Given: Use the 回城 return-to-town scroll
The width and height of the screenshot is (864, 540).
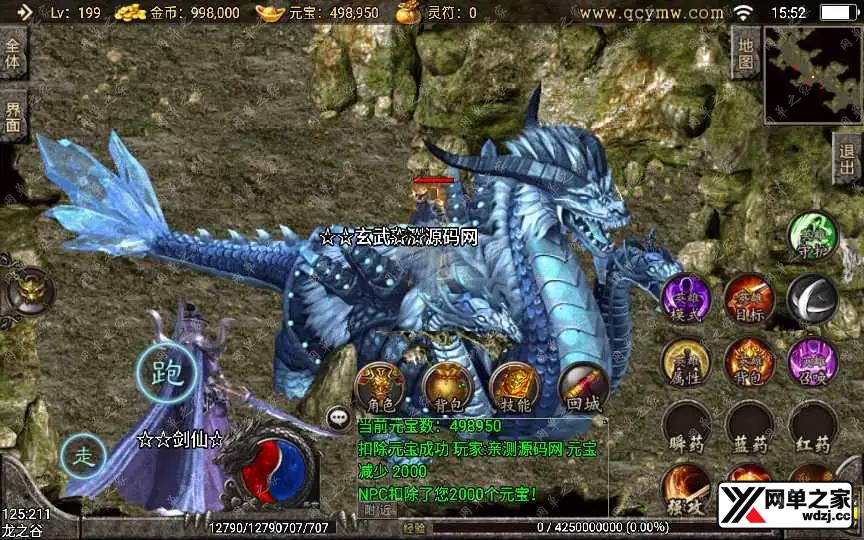Looking at the screenshot, I should (x=583, y=388).
